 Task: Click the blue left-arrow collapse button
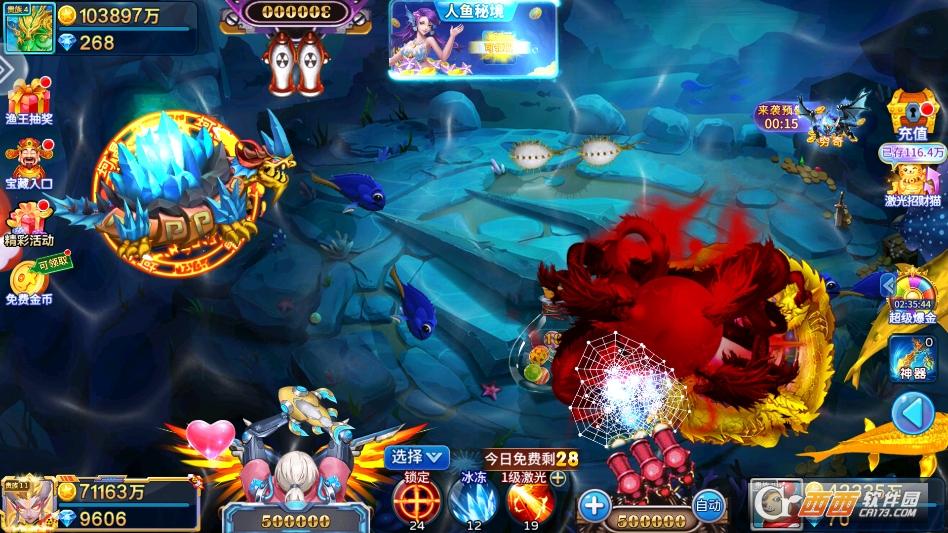912,412
